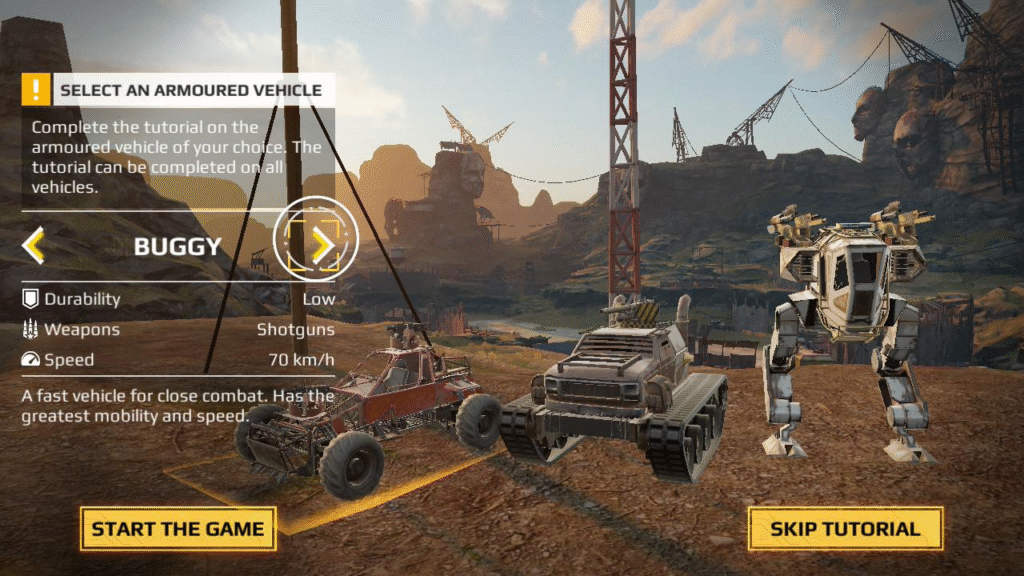This screenshot has width=1024, height=576.
Task: Go to previous vehicle with left arrow
Action: tap(33, 245)
